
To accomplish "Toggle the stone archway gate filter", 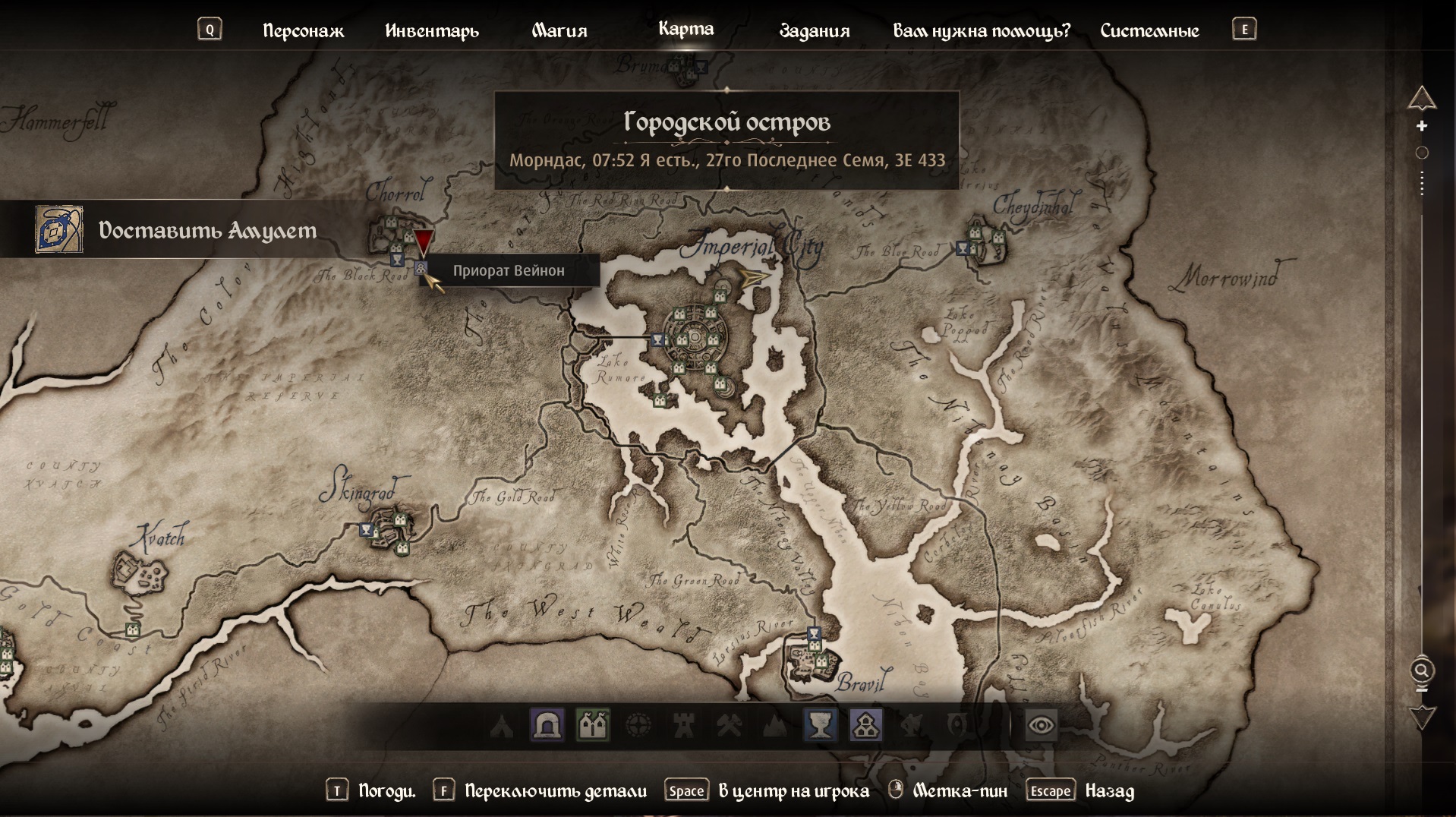I will tap(547, 726).
